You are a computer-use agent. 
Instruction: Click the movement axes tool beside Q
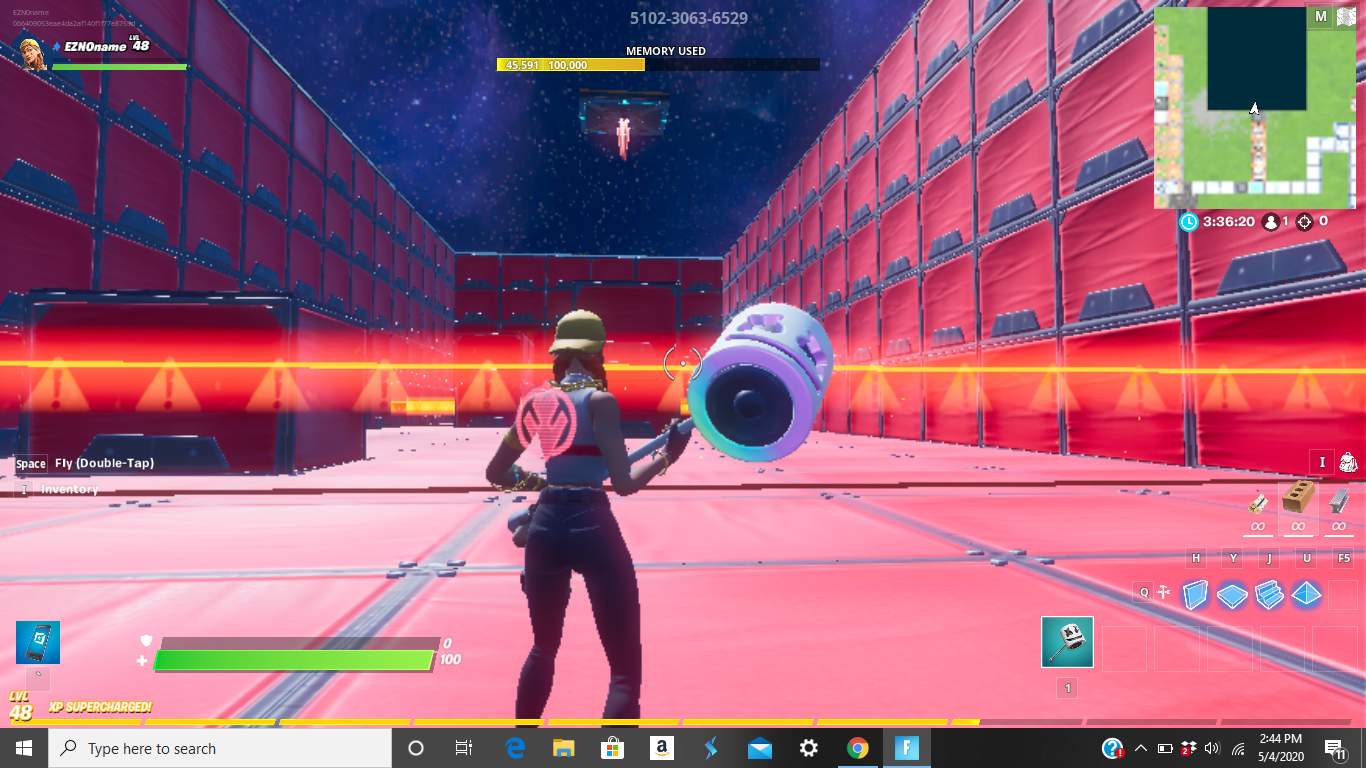pos(1164,592)
